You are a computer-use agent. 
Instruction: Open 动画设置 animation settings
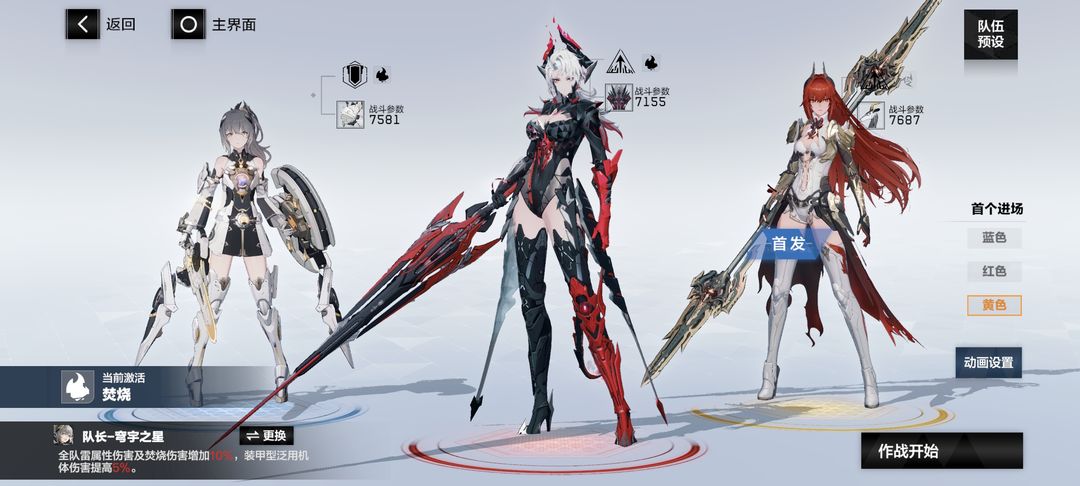tap(988, 362)
